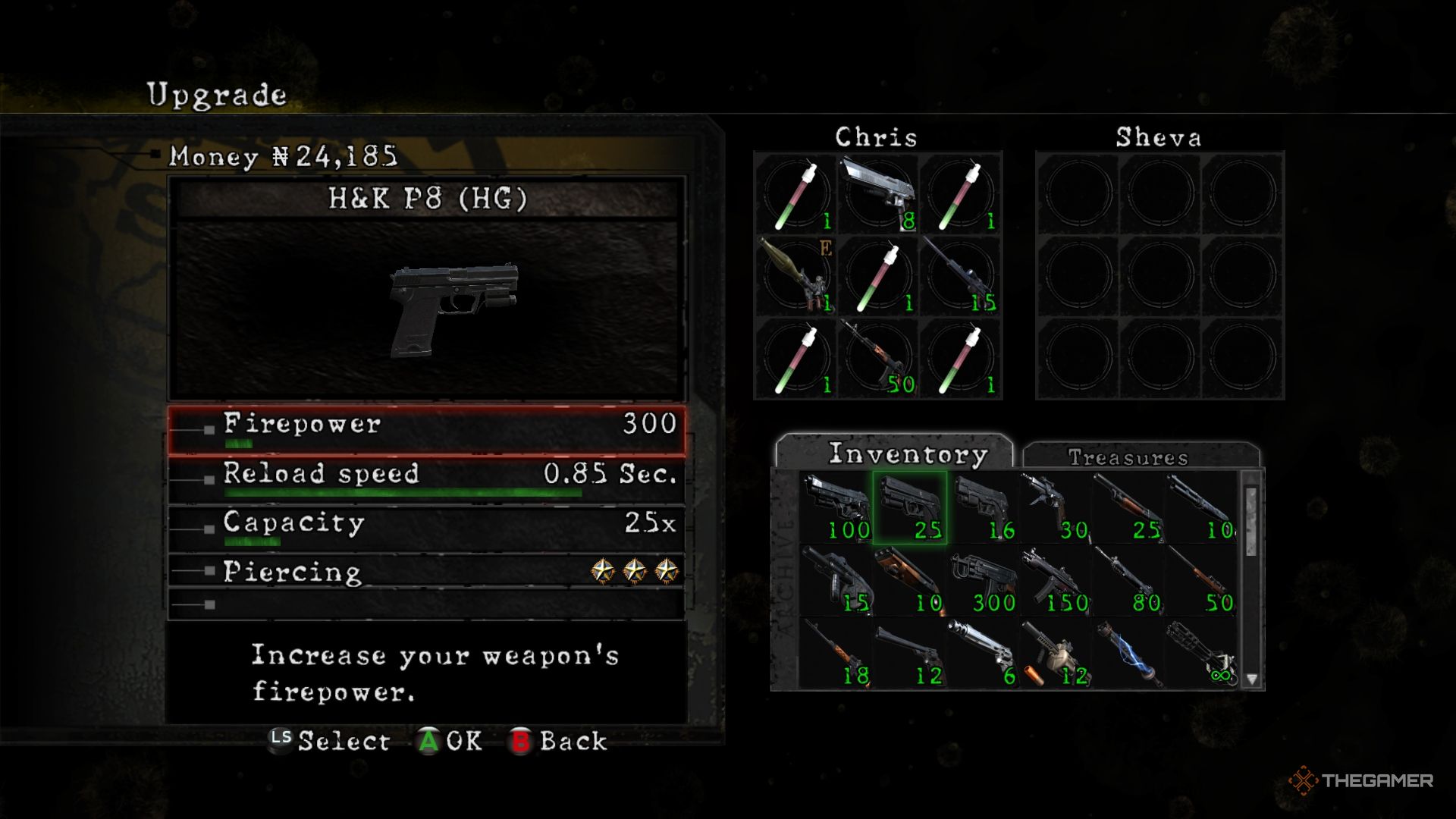The image size is (1456, 819).
Task: Click the inventory scrollbar down arrow
Action: coord(1252,679)
